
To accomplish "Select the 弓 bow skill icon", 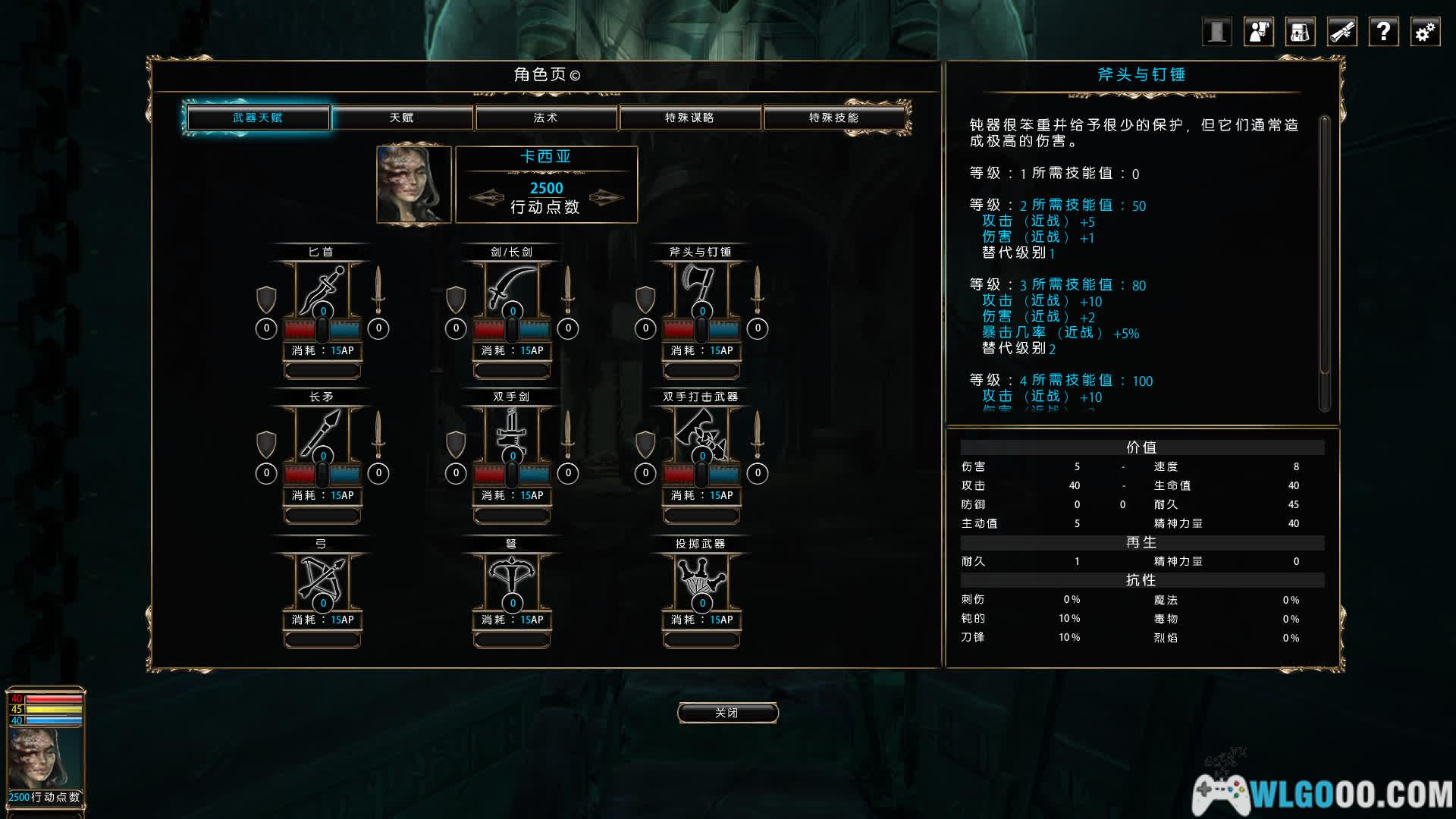I will tap(322, 579).
